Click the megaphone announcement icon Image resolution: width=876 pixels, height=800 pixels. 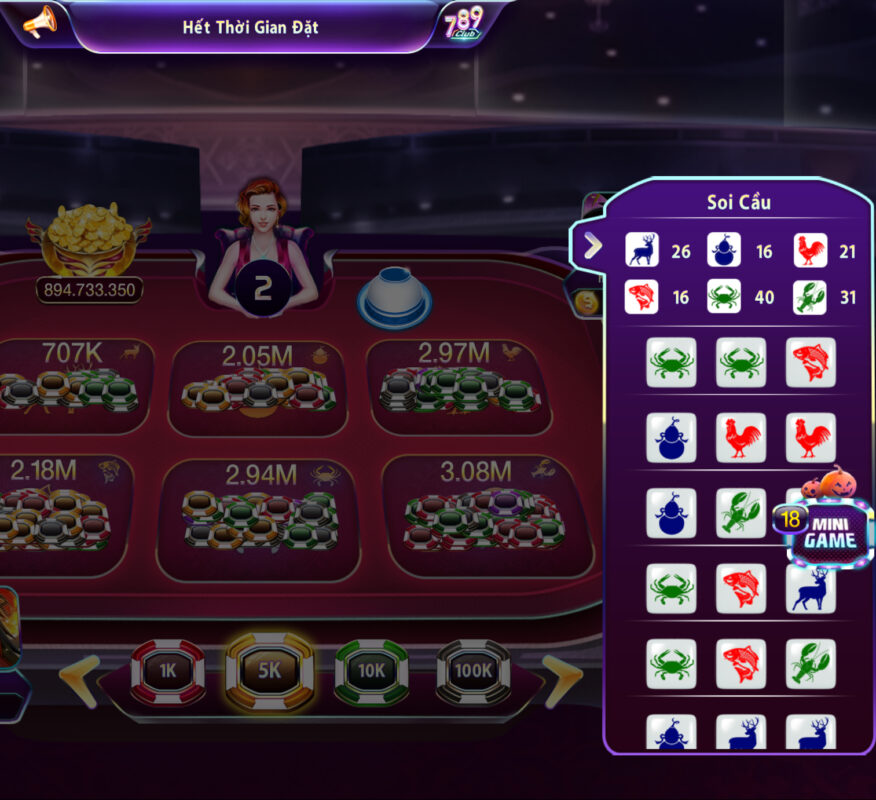tap(39, 22)
